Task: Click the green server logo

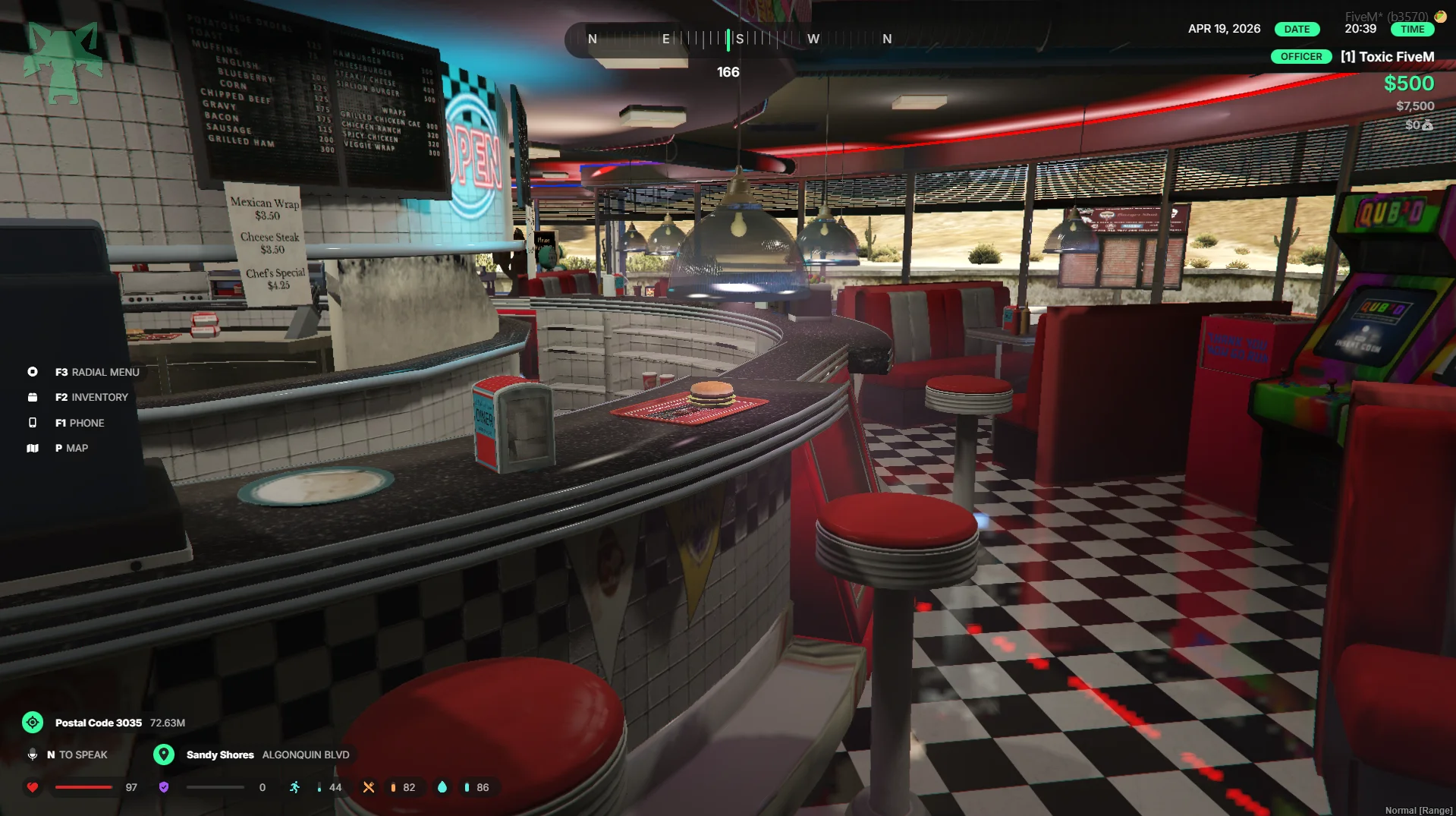Action: [63, 61]
